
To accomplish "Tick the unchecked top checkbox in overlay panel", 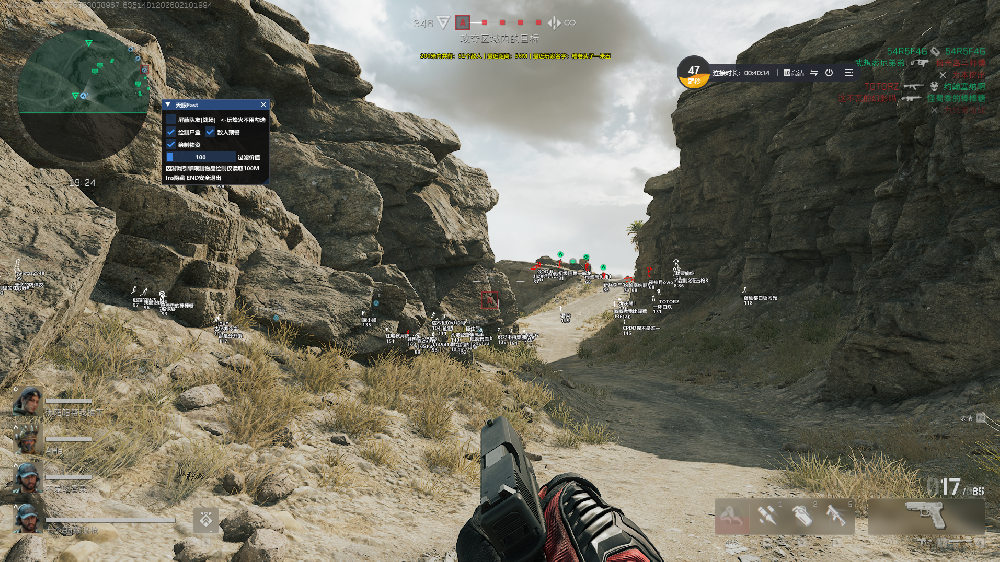I will click(171, 119).
